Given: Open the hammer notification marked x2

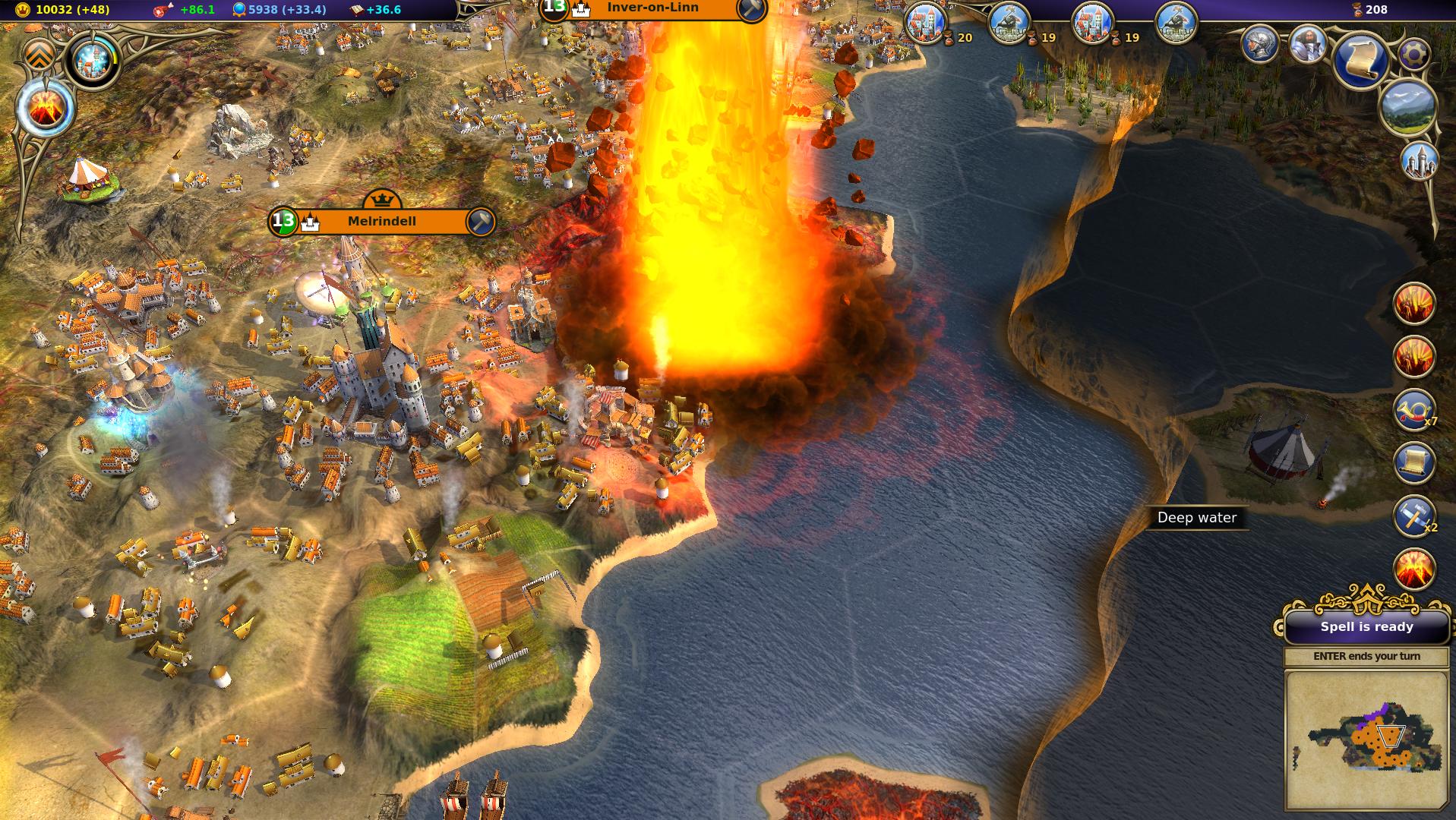Looking at the screenshot, I should click(x=1413, y=516).
